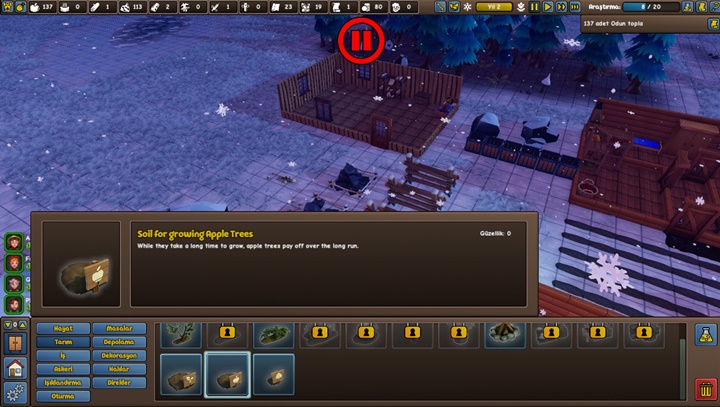720x407 pixels.
Task: Select the highlighted apple tree soil item
Action: (227, 375)
